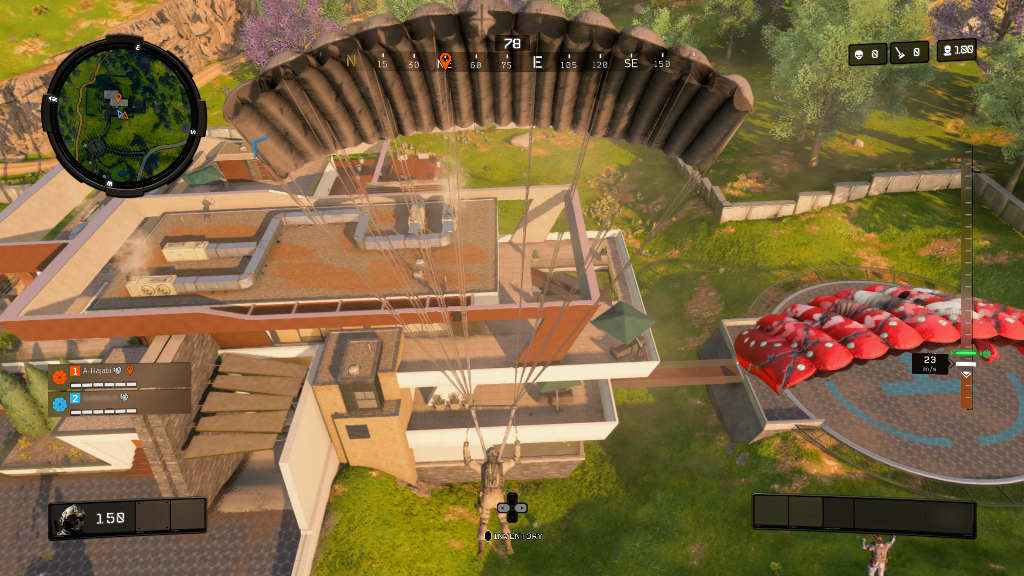
Task: Click the skull kill-count icon
Action: (x=859, y=55)
